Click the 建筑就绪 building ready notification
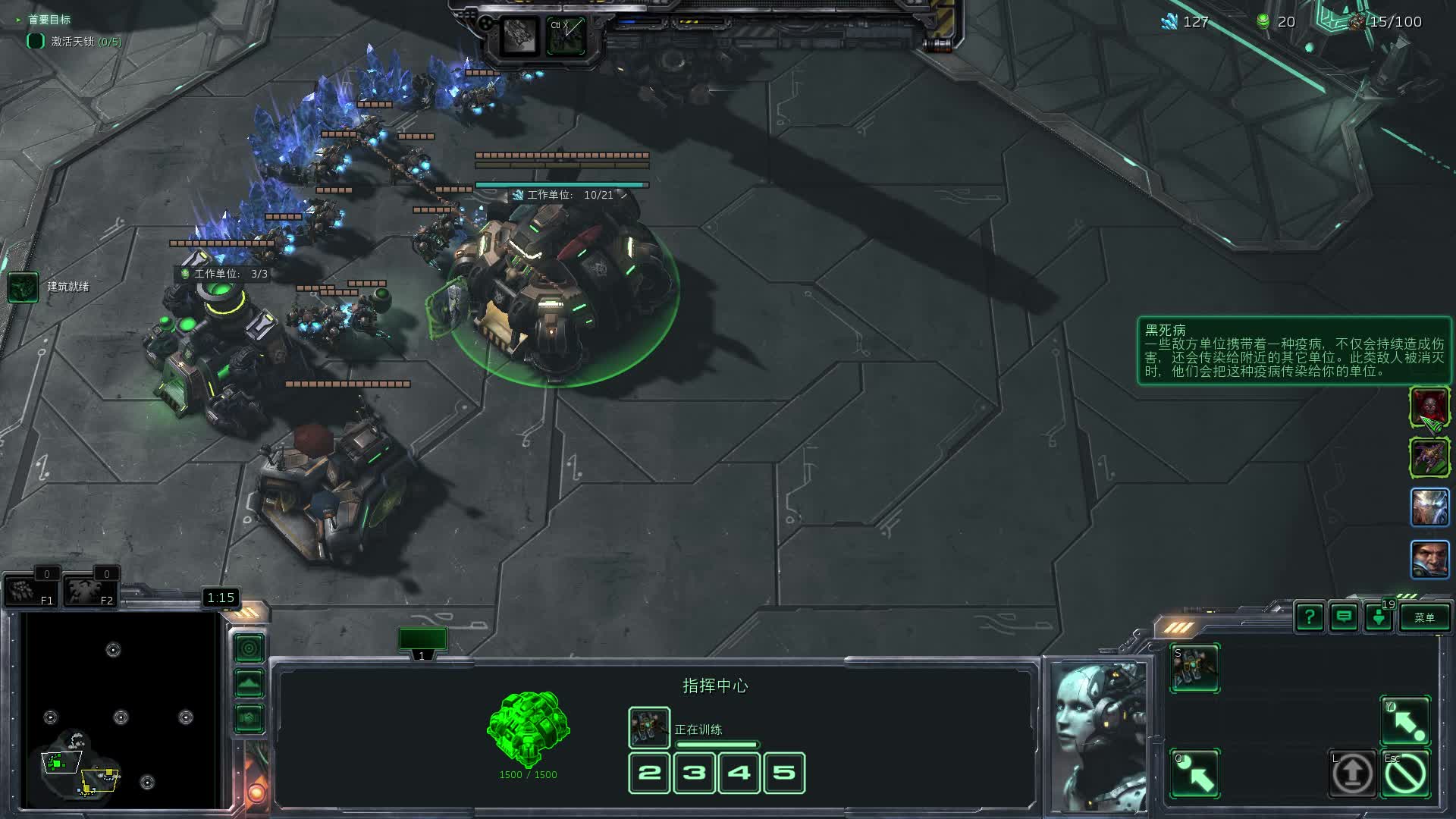1456x819 pixels. coord(24,287)
